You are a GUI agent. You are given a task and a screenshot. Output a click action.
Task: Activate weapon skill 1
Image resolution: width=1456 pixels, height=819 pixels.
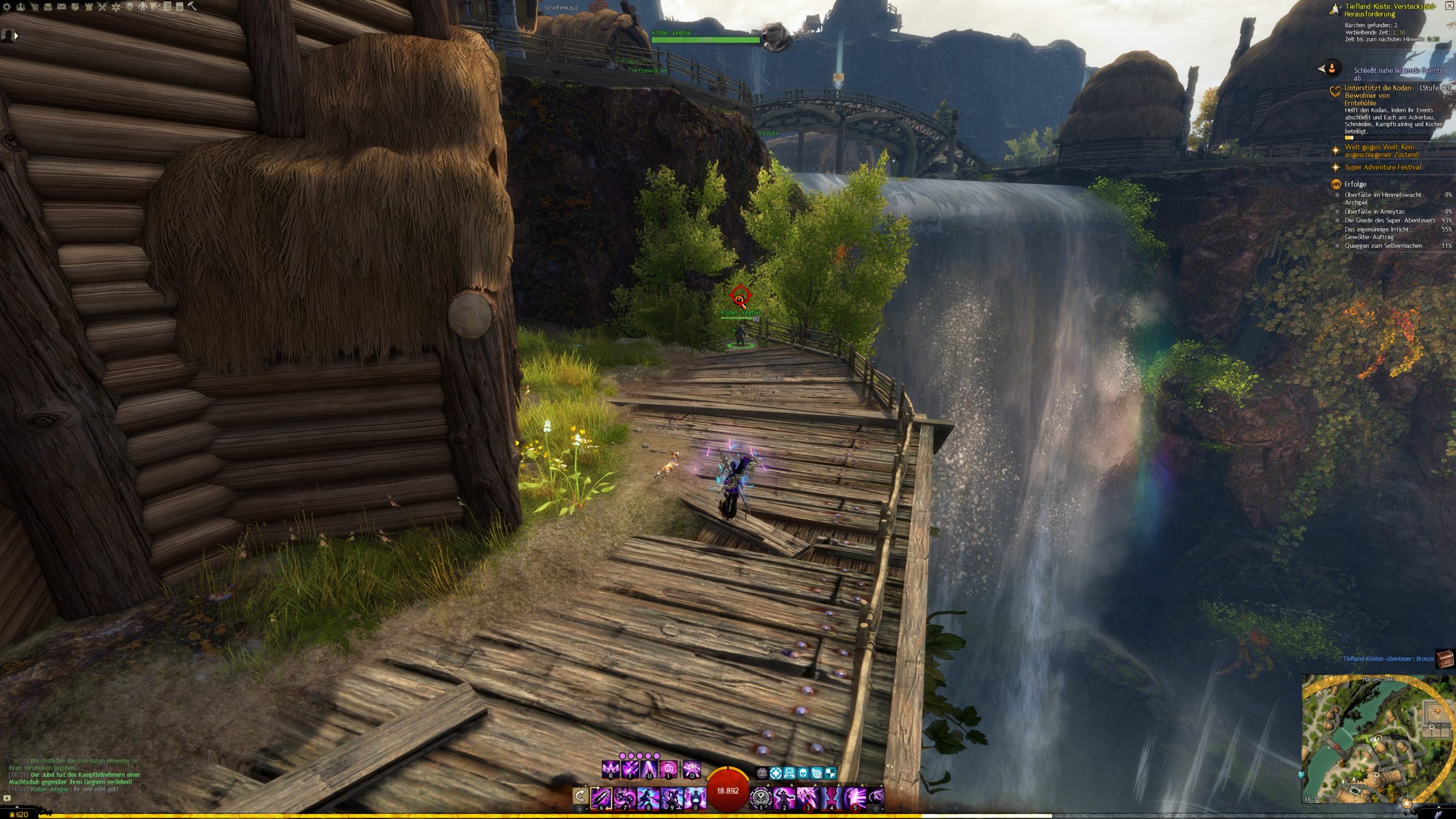[x=760, y=797]
